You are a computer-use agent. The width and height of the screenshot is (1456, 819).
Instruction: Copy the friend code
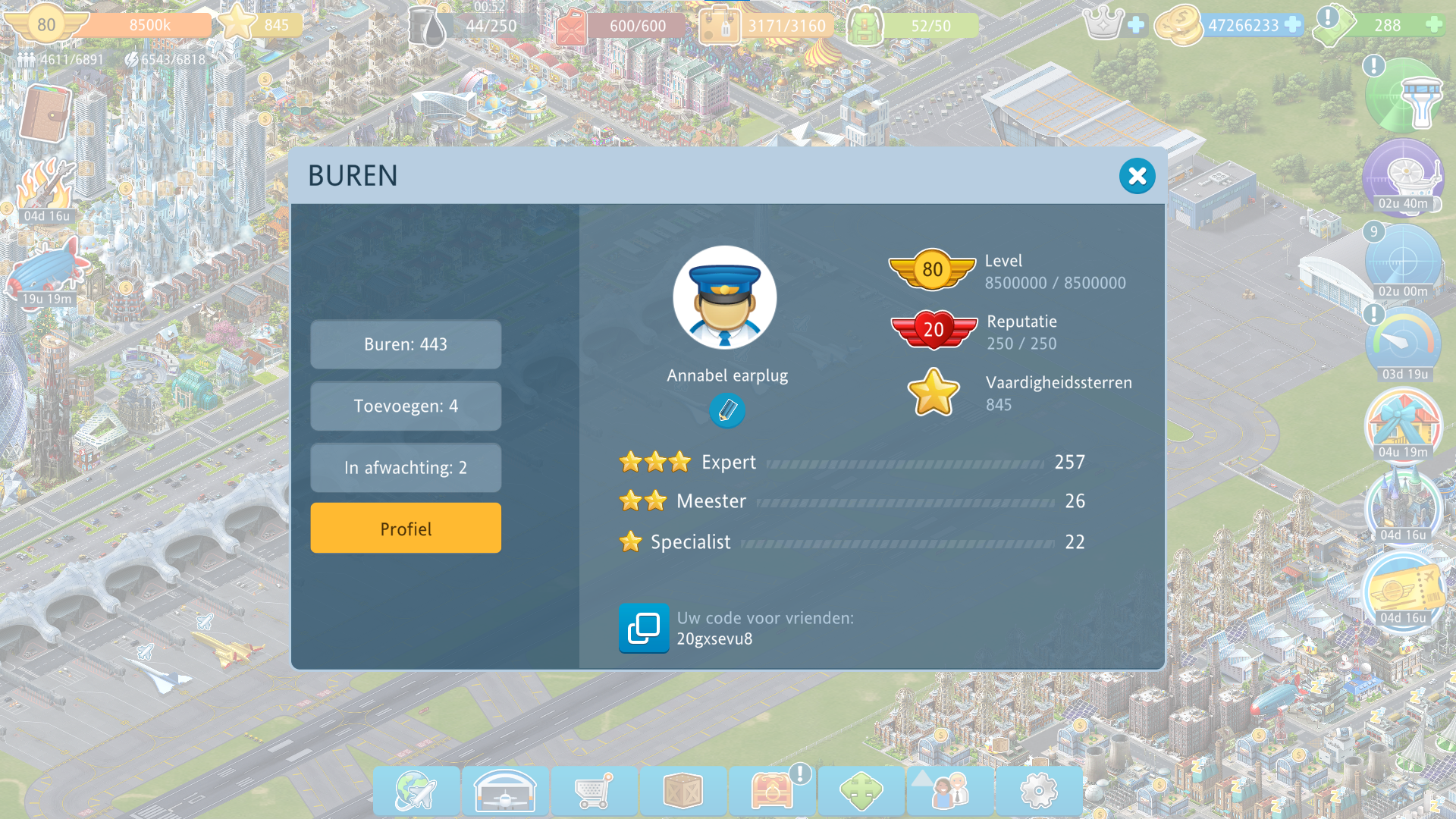(x=644, y=628)
